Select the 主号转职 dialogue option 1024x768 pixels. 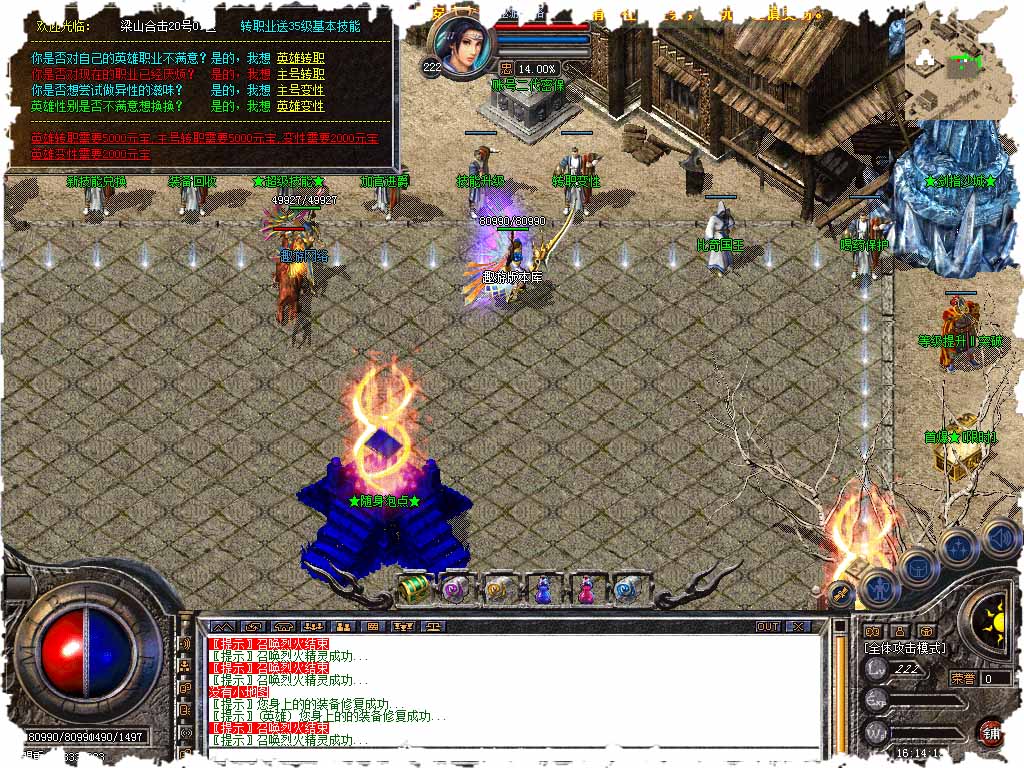coord(300,74)
